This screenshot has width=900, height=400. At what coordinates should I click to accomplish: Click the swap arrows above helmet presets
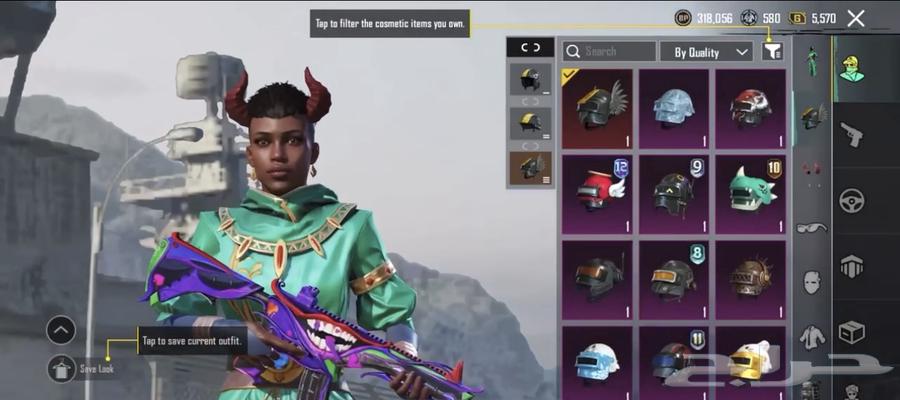530,47
